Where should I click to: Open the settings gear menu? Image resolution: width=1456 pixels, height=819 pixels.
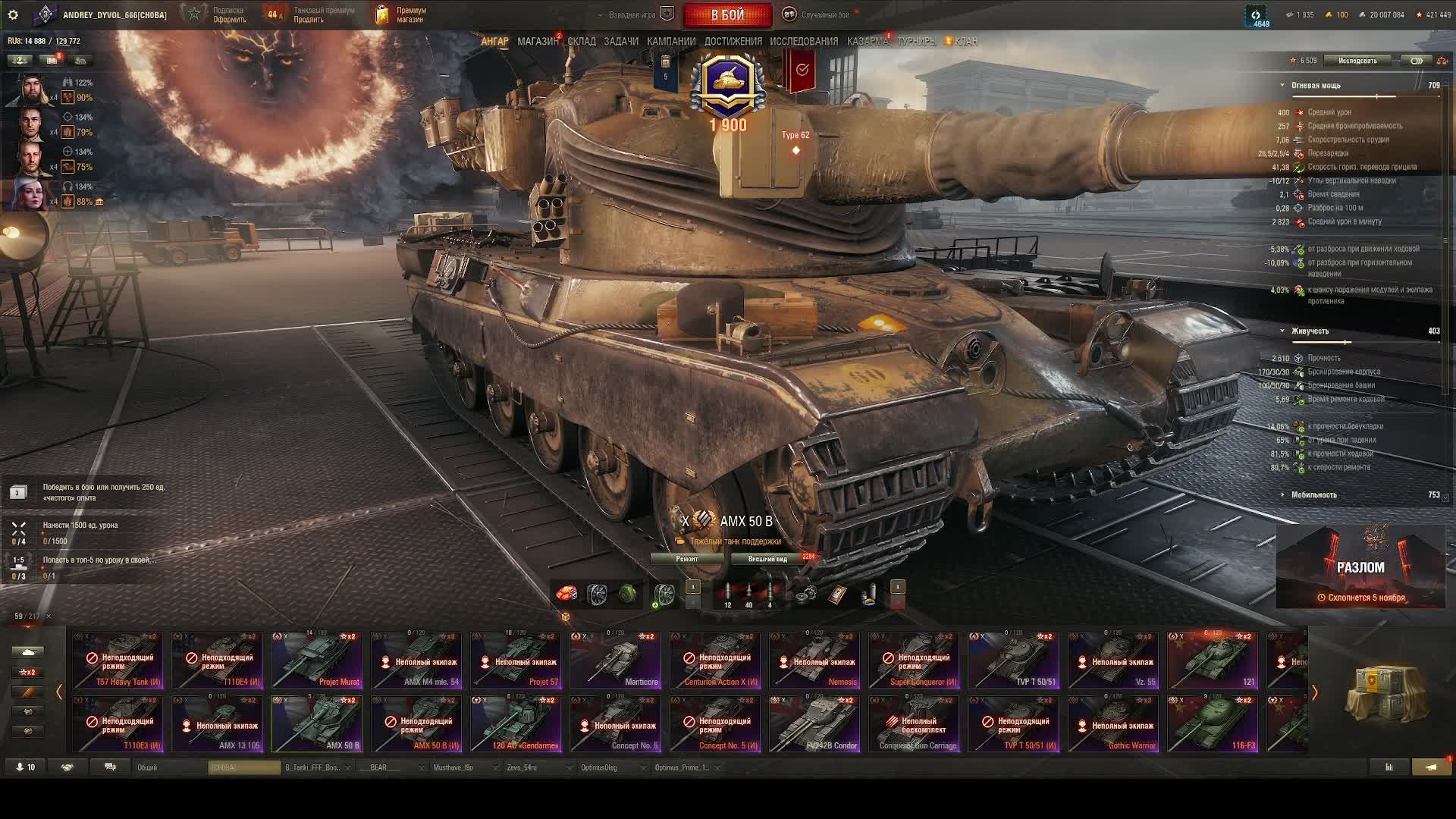[13, 15]
